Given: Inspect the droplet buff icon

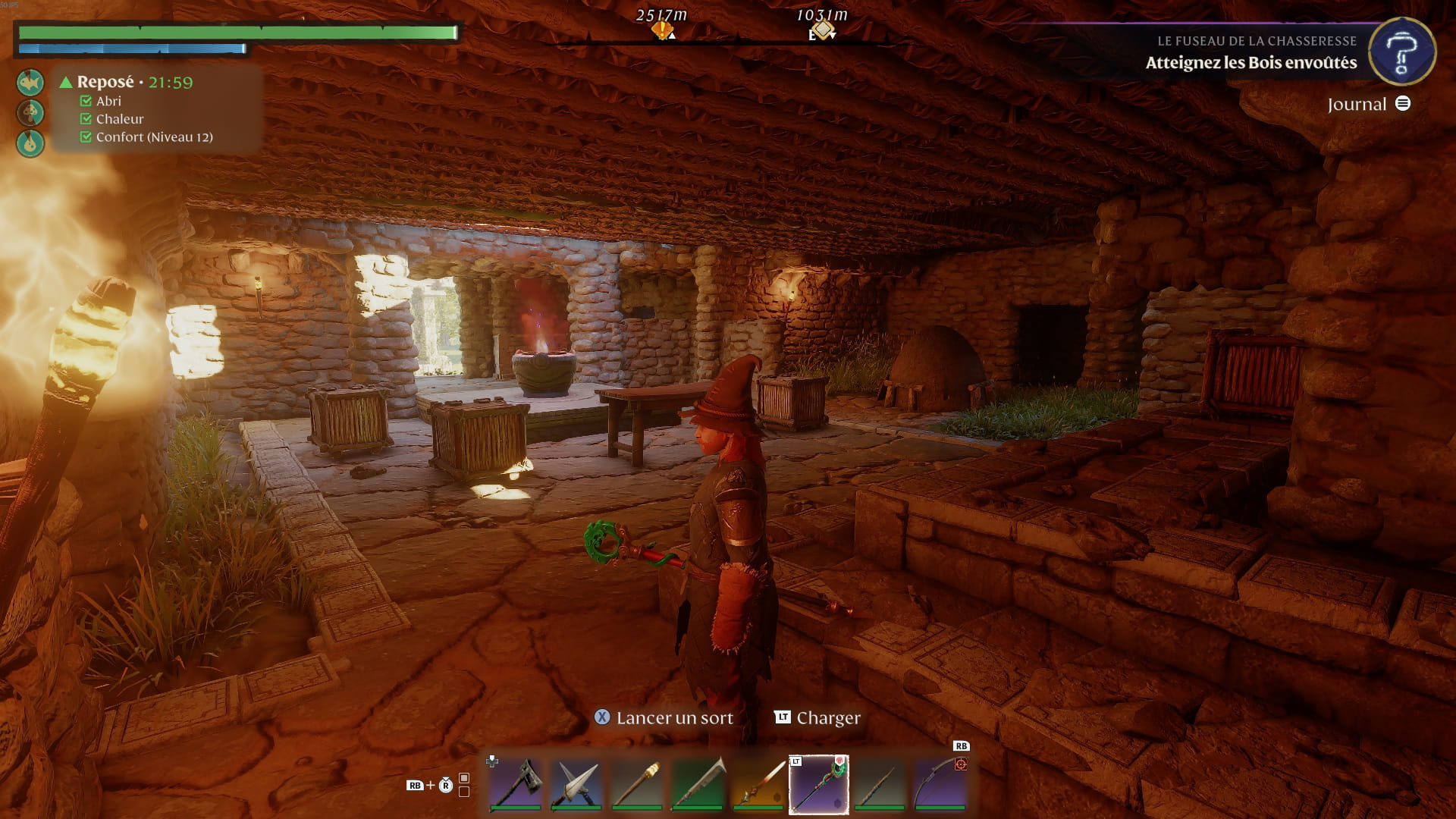Looking at the screenshot, I should click(30, 143).
